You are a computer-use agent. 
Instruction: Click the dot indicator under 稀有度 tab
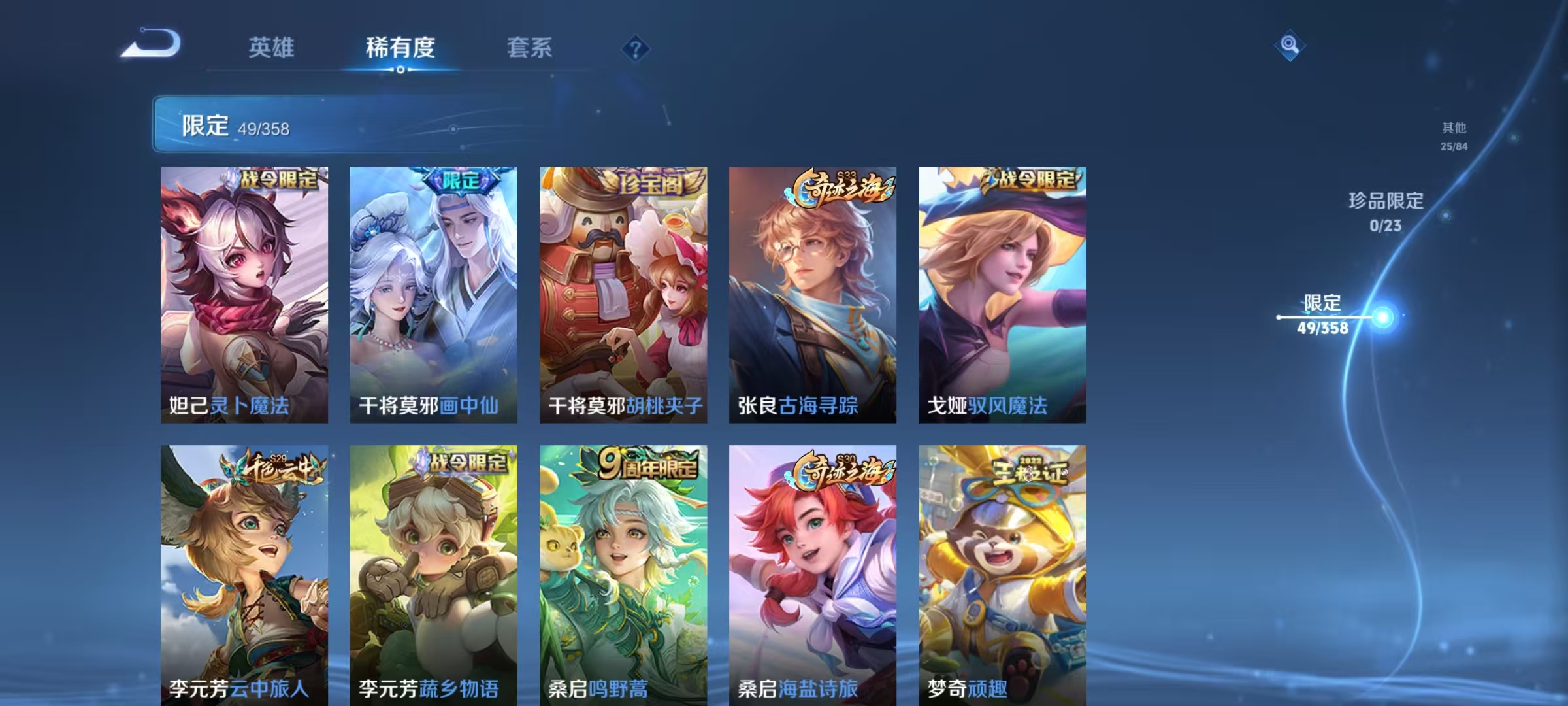click(x=400, y=69)
